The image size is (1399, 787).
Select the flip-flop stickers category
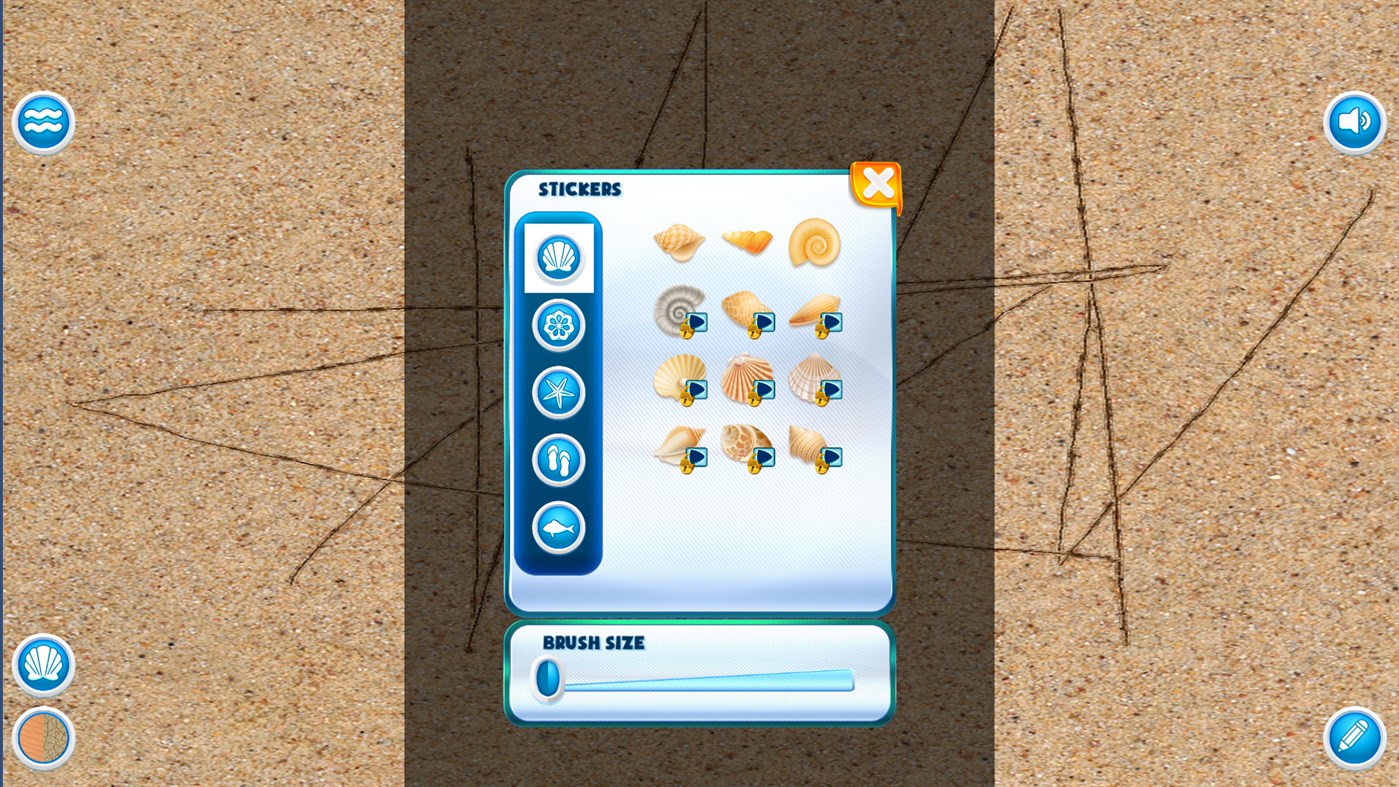pyautogui.click(x=558, y=459)
